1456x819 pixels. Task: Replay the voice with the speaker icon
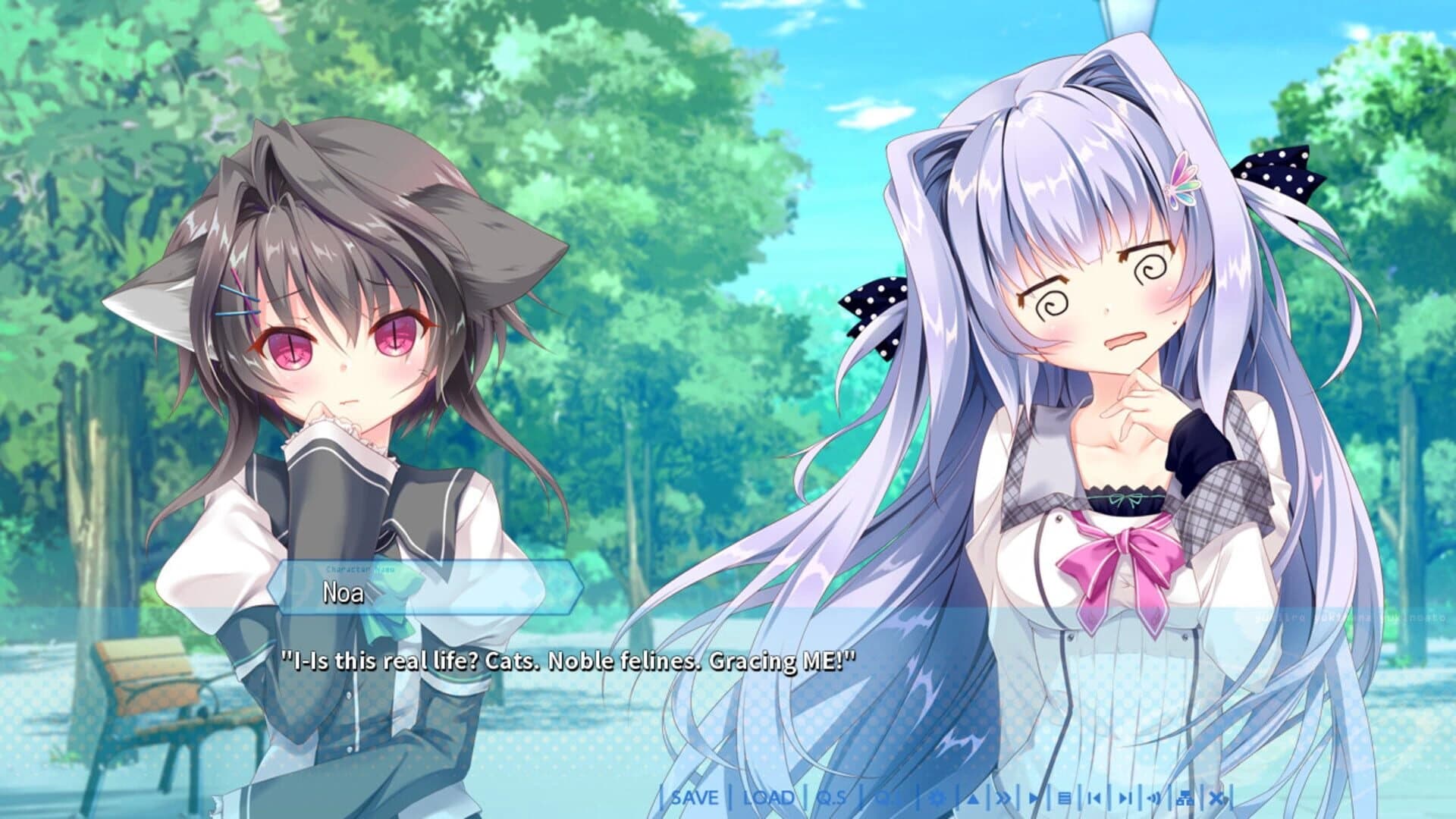1153,798
